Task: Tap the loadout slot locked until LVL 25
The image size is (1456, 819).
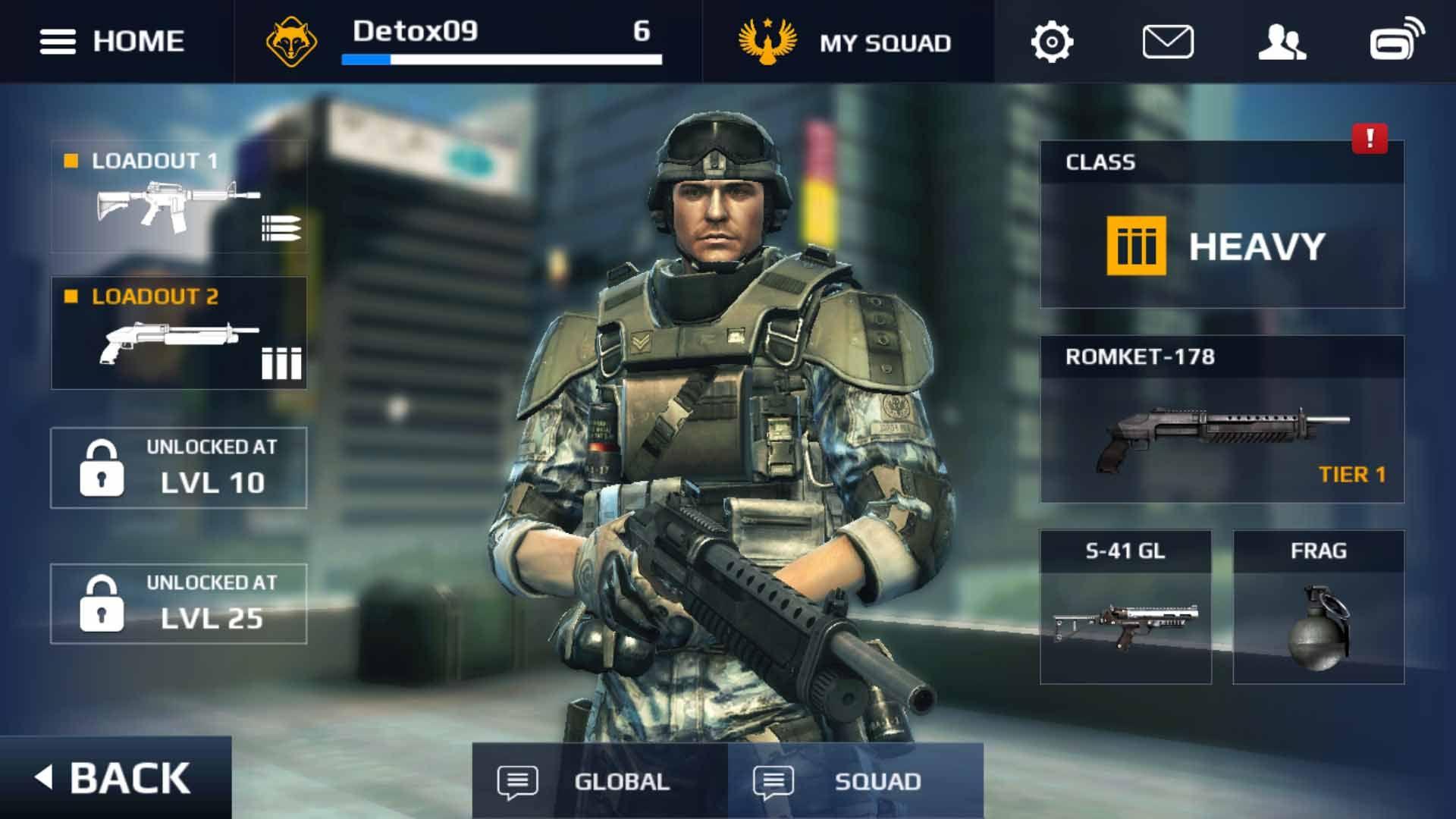Action: pos(179,604)
